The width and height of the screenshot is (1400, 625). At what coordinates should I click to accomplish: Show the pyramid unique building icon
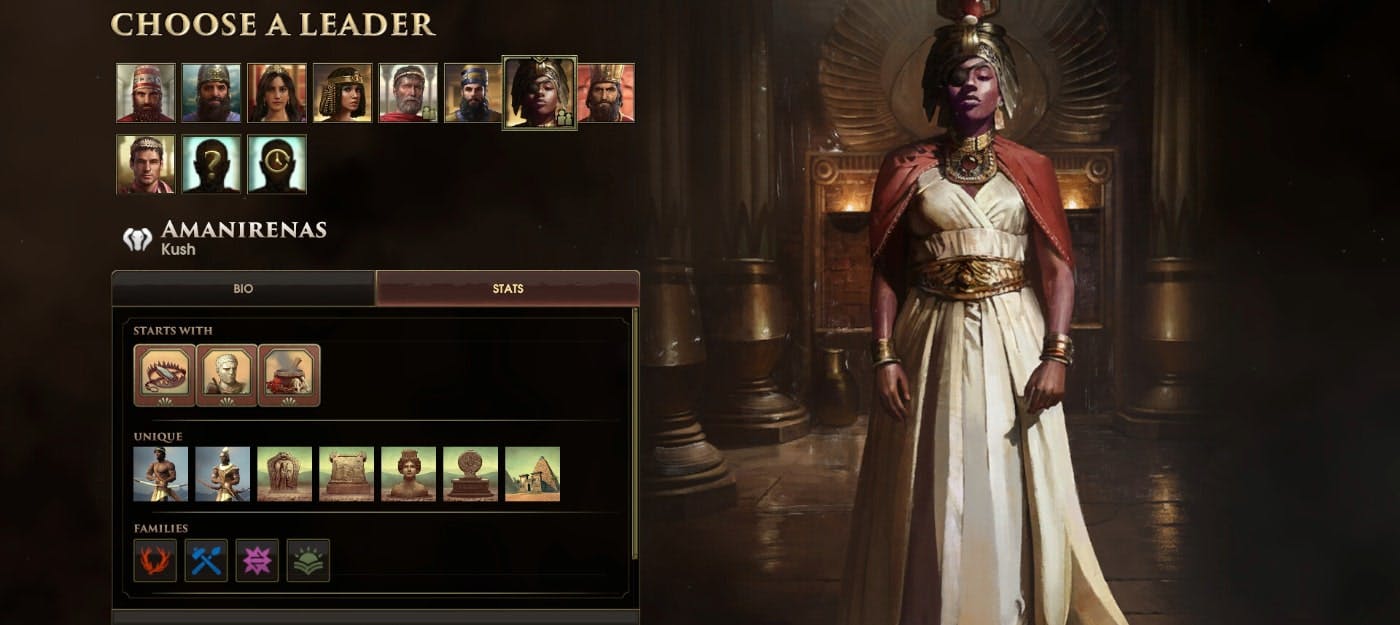[x=532, y=474]
